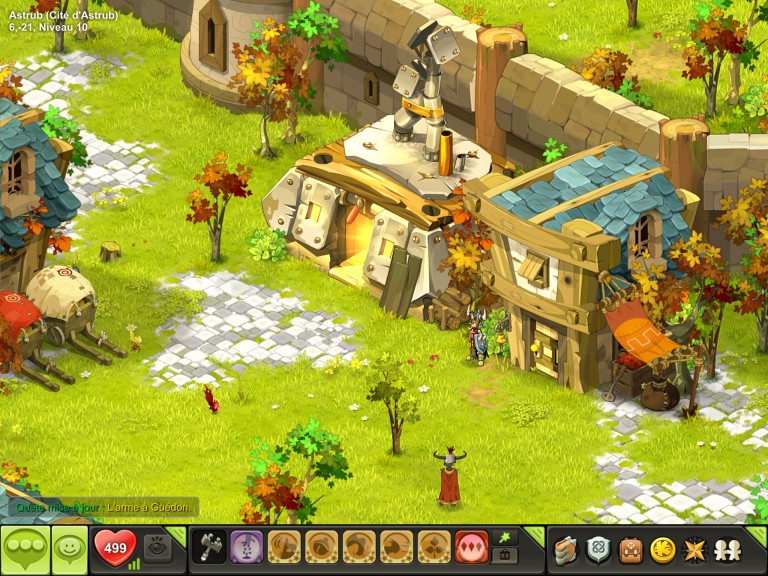The image size is (768, 576).
Task: Open the smiley emotes menu
Action: (x=69, y=549)
